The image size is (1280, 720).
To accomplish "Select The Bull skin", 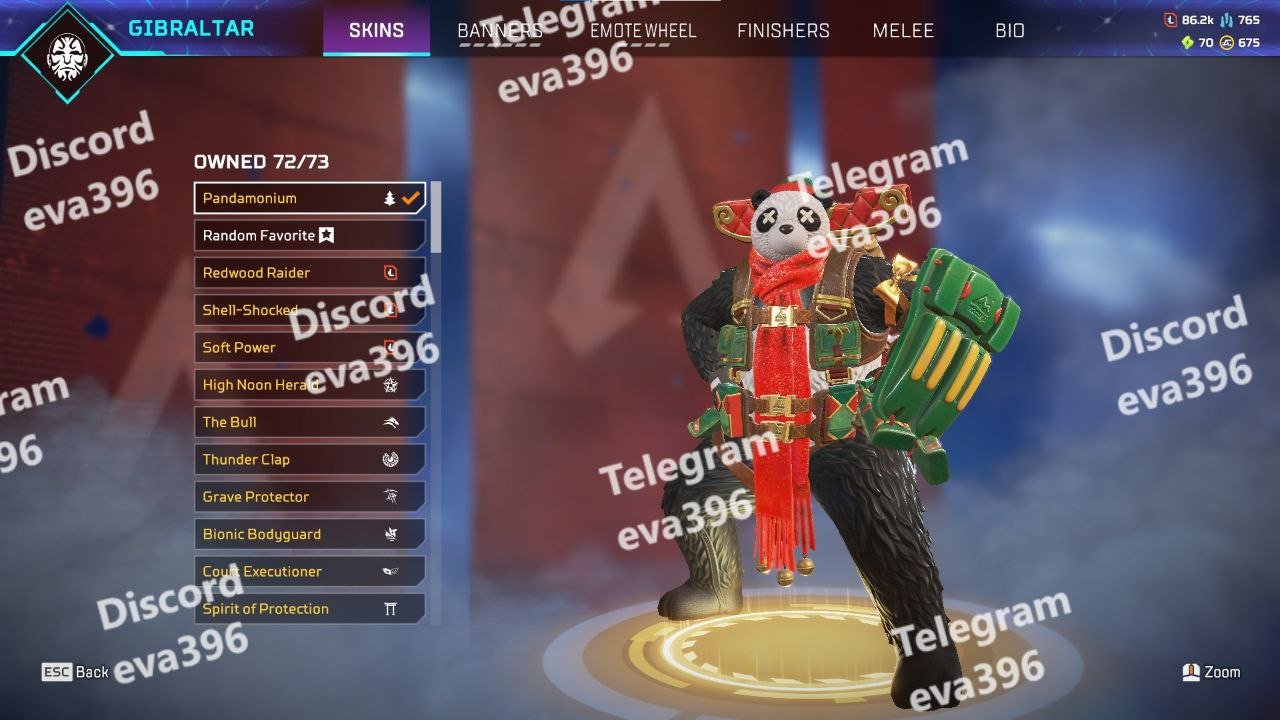I will click(309, 422).
